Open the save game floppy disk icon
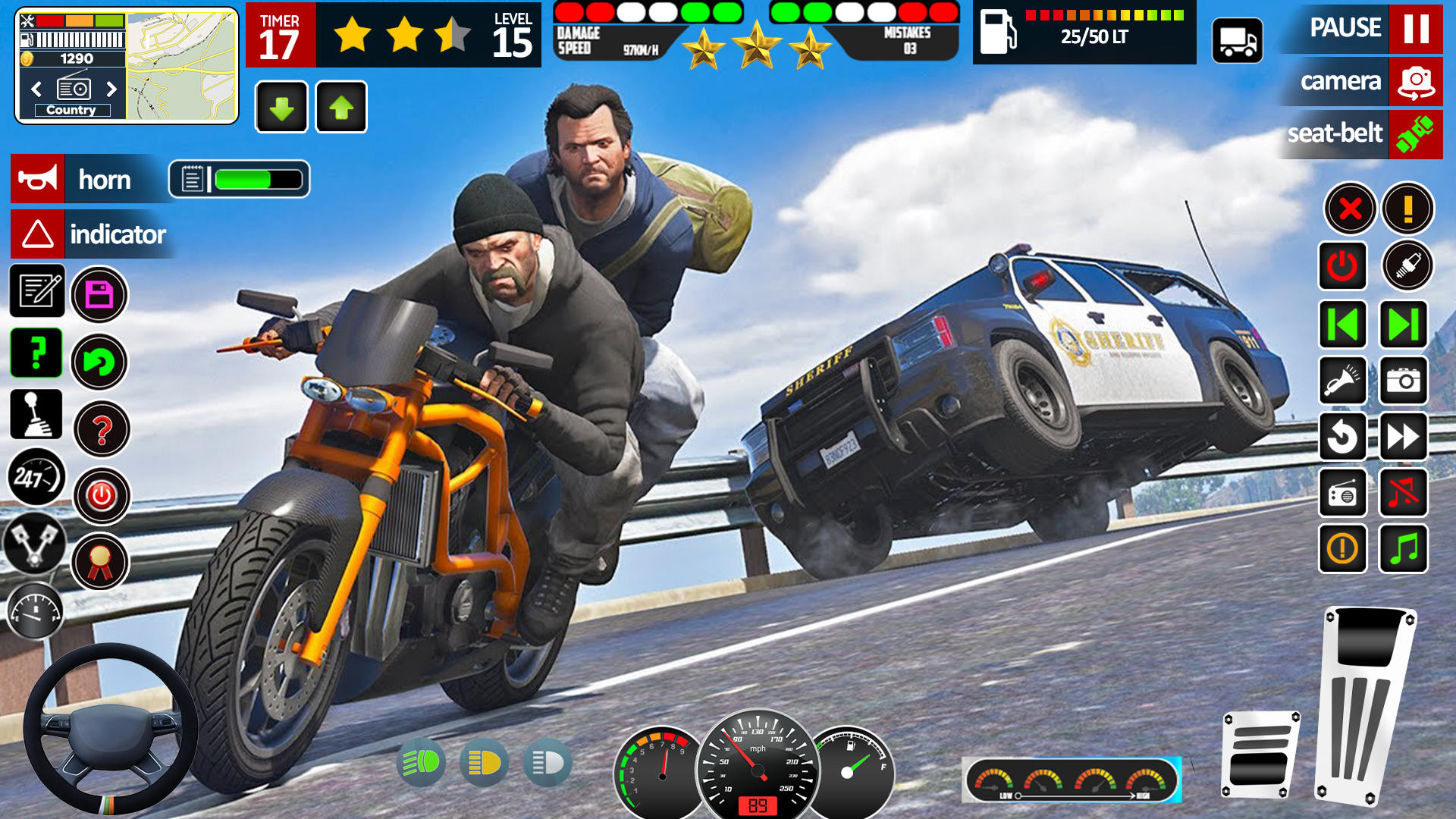The height and width of the screenshot is (819, 1456). pyautogui.click(x=99, y=296)
